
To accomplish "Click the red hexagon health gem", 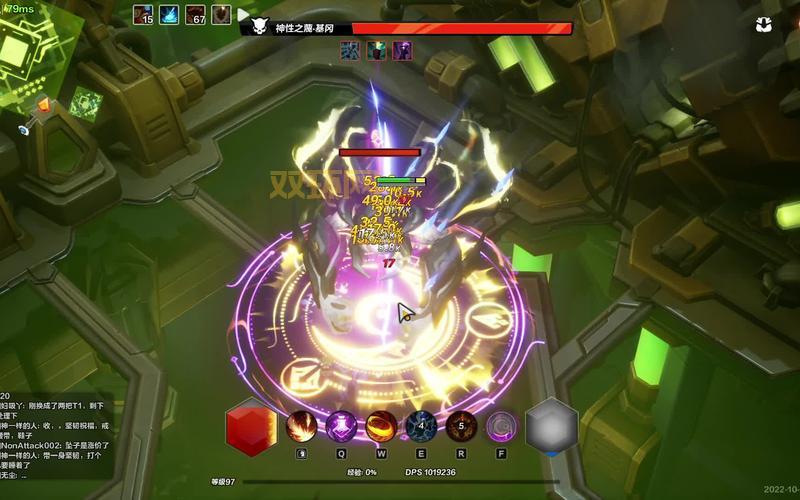I will 251,427.
